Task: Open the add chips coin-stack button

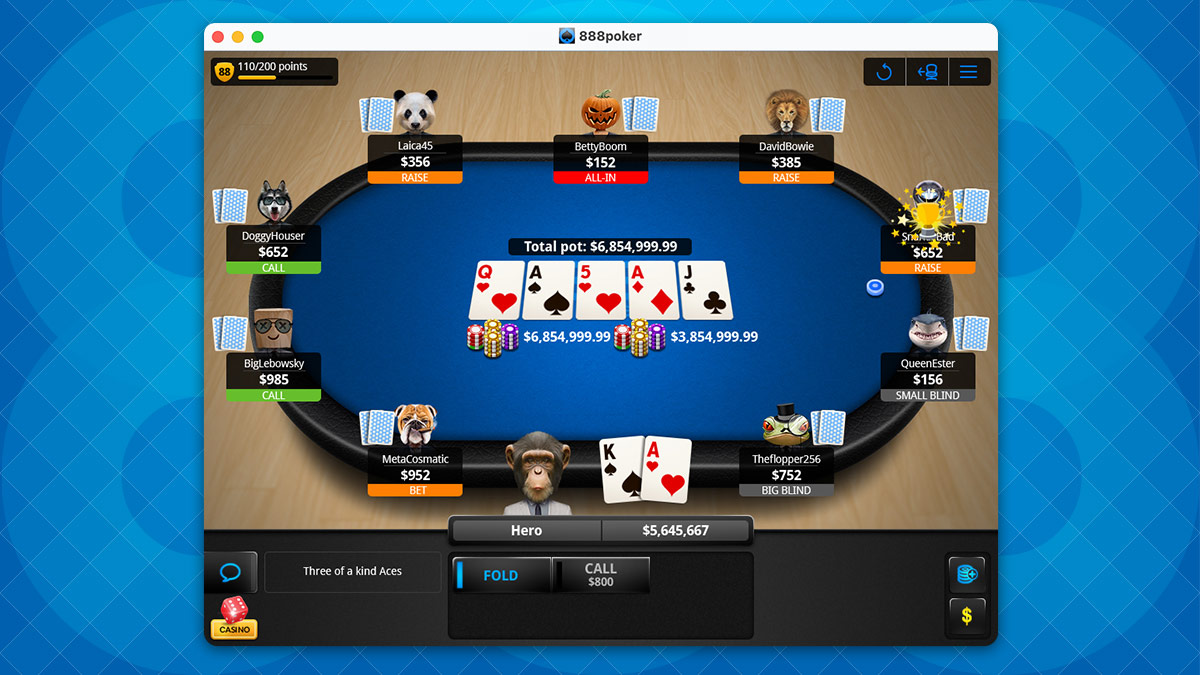Action: pyautogui.click(x=967, y=574)
